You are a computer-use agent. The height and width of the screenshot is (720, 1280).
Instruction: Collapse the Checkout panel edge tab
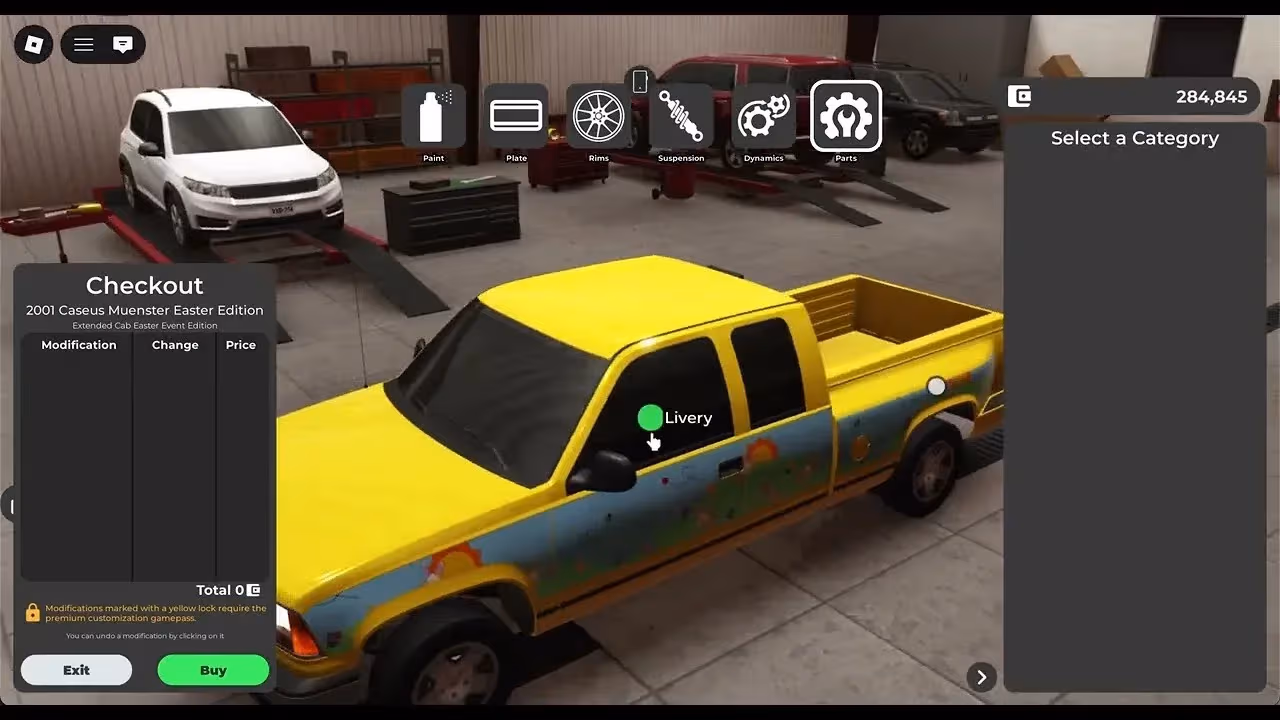(13, 506)
